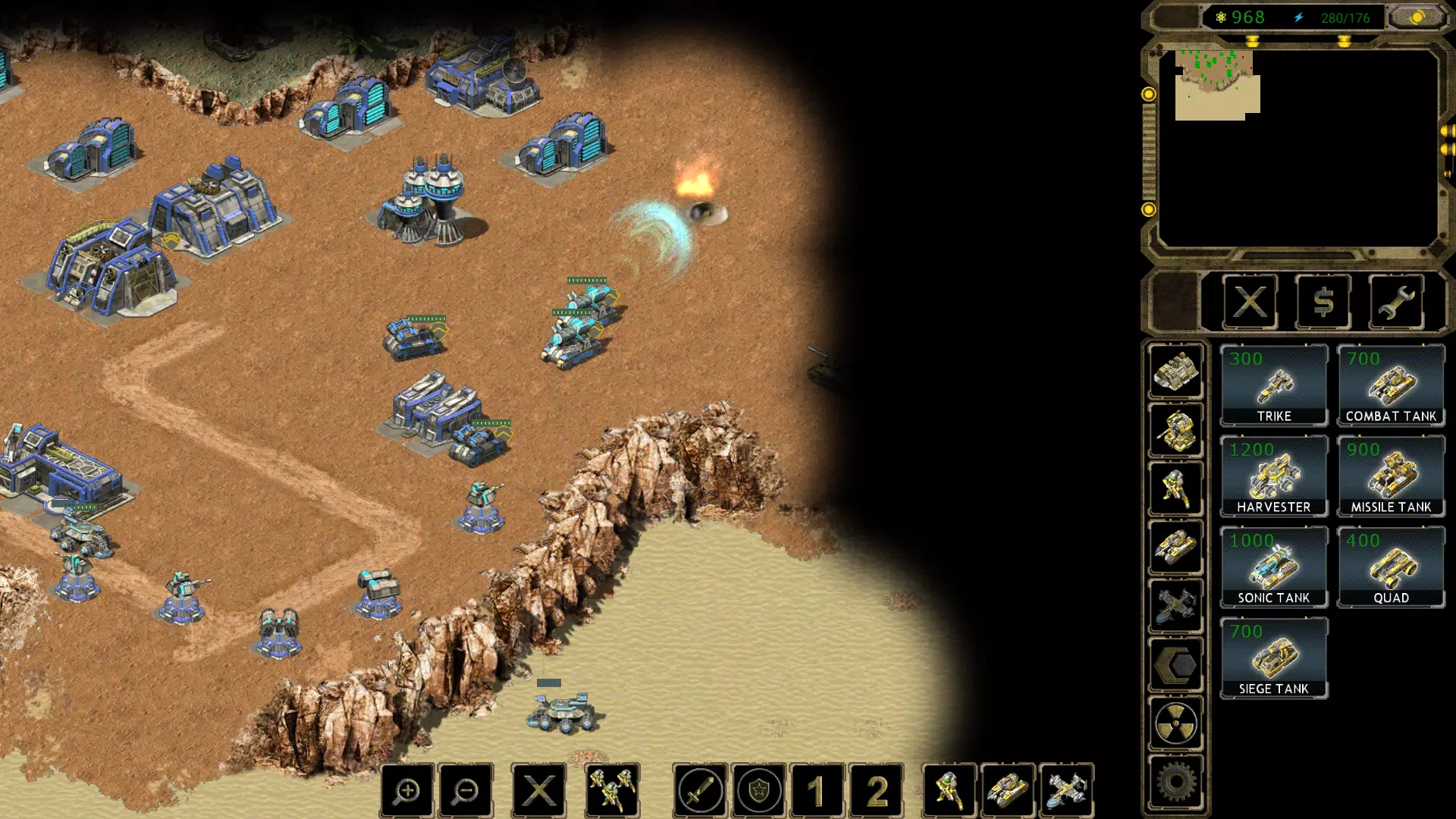Toggle deselect with the X bottom toolbar button

(x=538, y=789)
